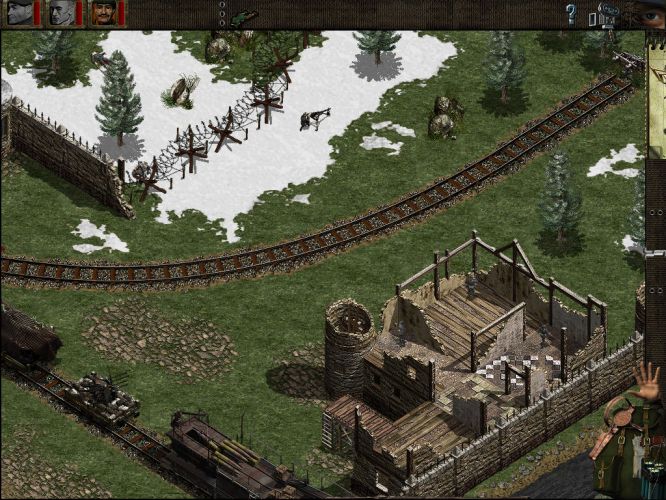Activate the film camera view icon
666x500 pixels.
tap(610, 12)
